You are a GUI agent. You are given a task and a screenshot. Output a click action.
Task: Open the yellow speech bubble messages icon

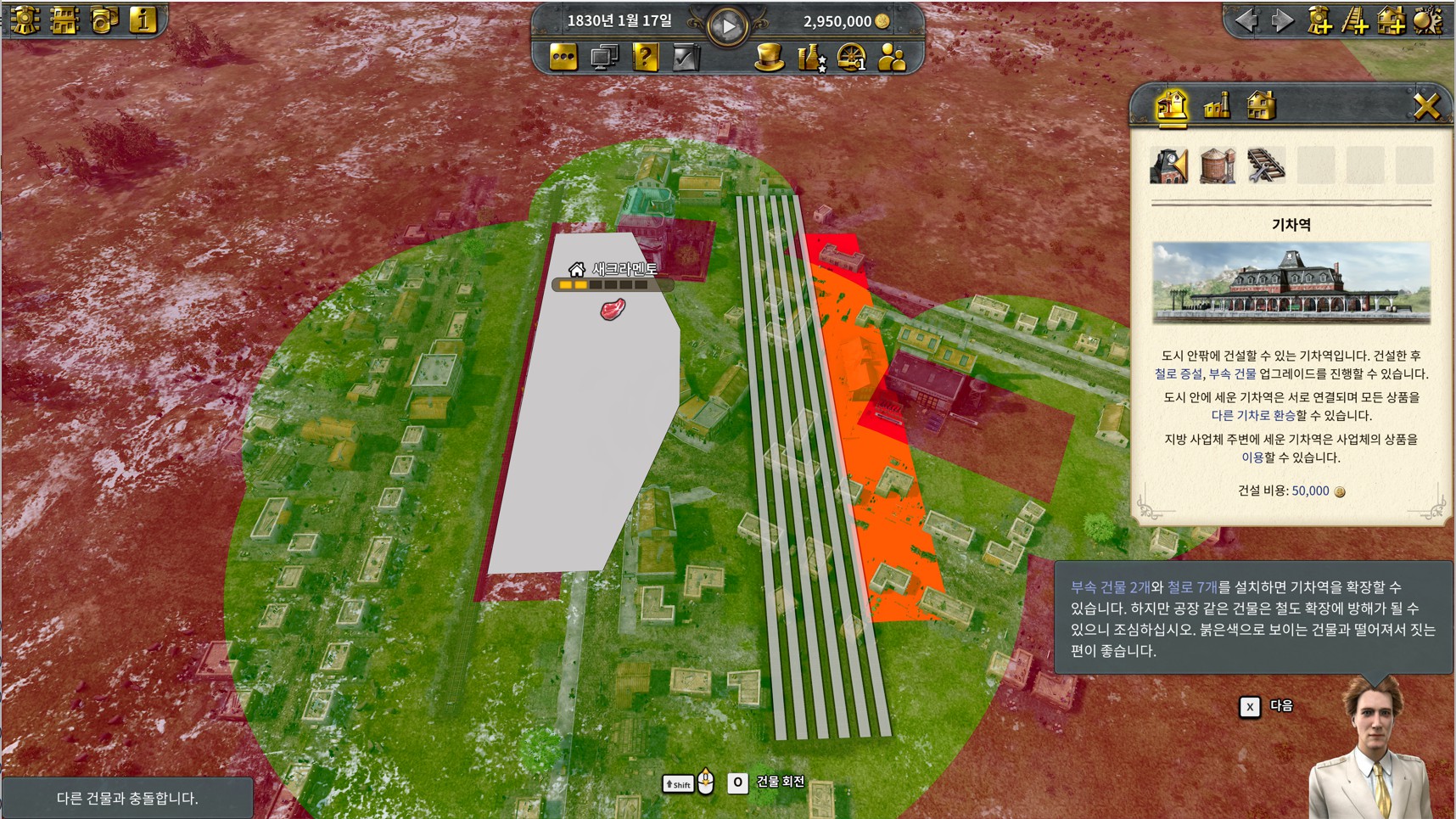coord(563,58)
